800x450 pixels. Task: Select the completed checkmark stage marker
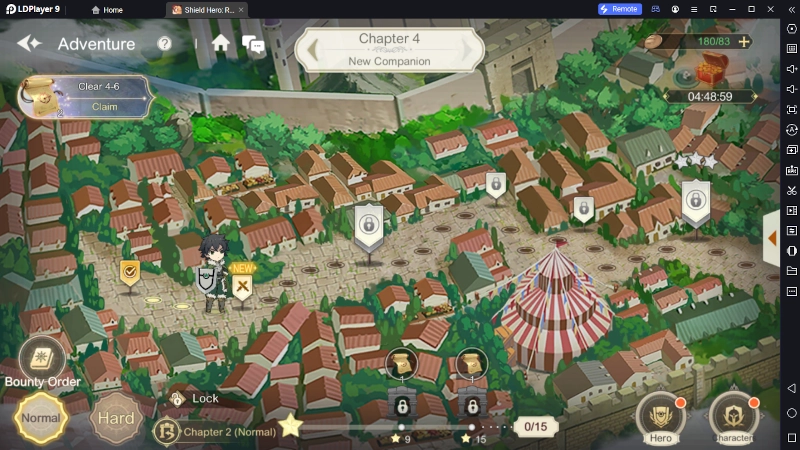(130, 272)
